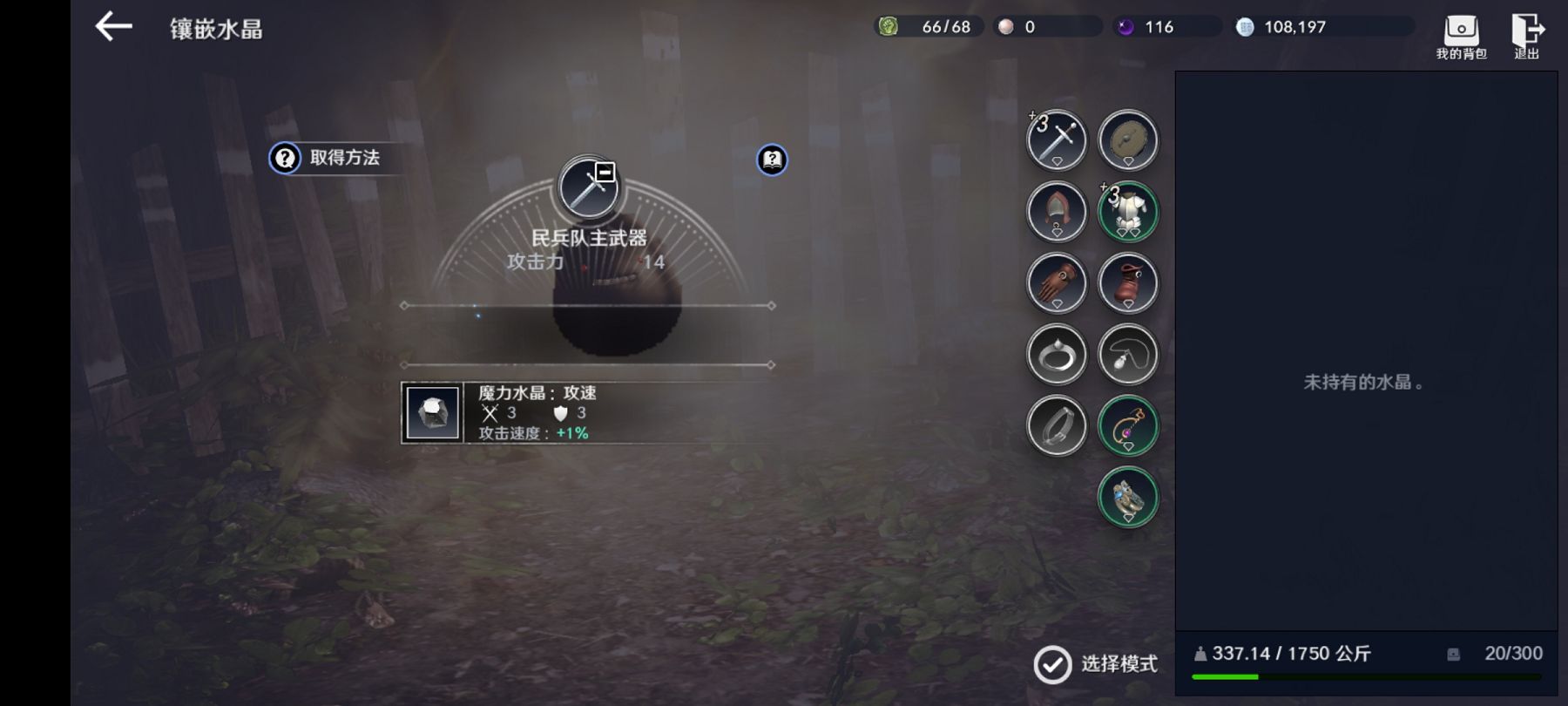The width and height of the screenshot is (1568, 706).
Task: Select the helmet equipment slot
Action: click(x=1057, y=212)
